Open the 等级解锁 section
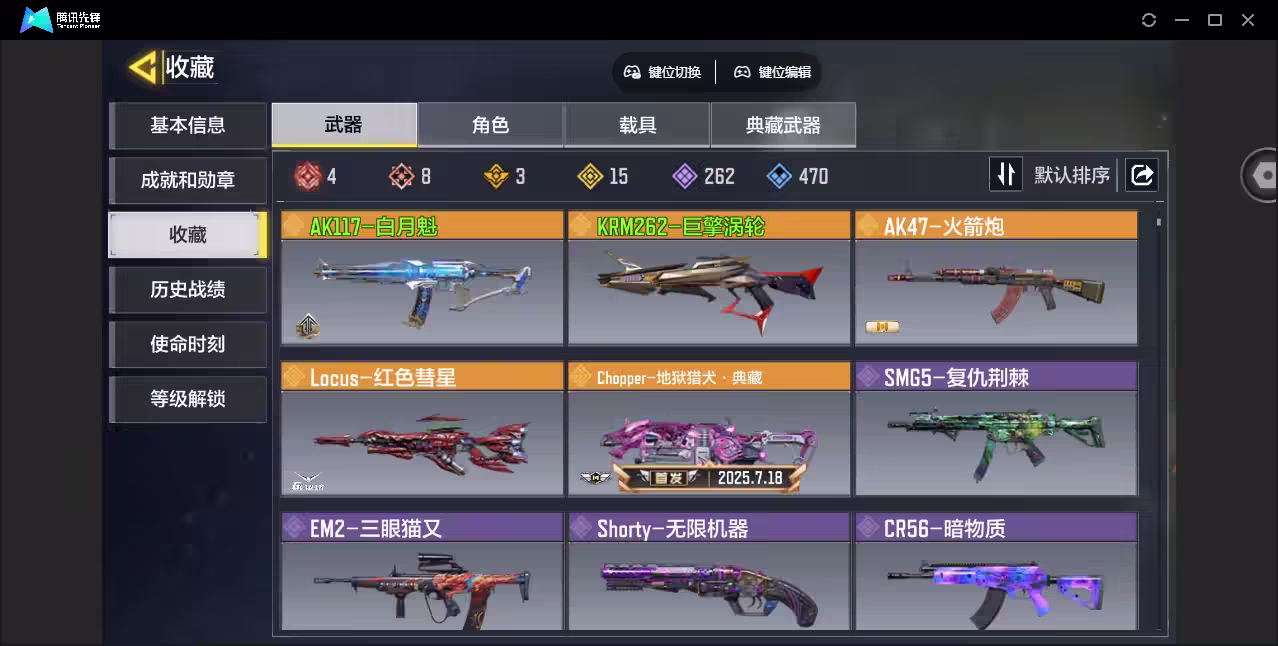The width and height of the screenshot is (1278, 646). [x=187, y=399]
